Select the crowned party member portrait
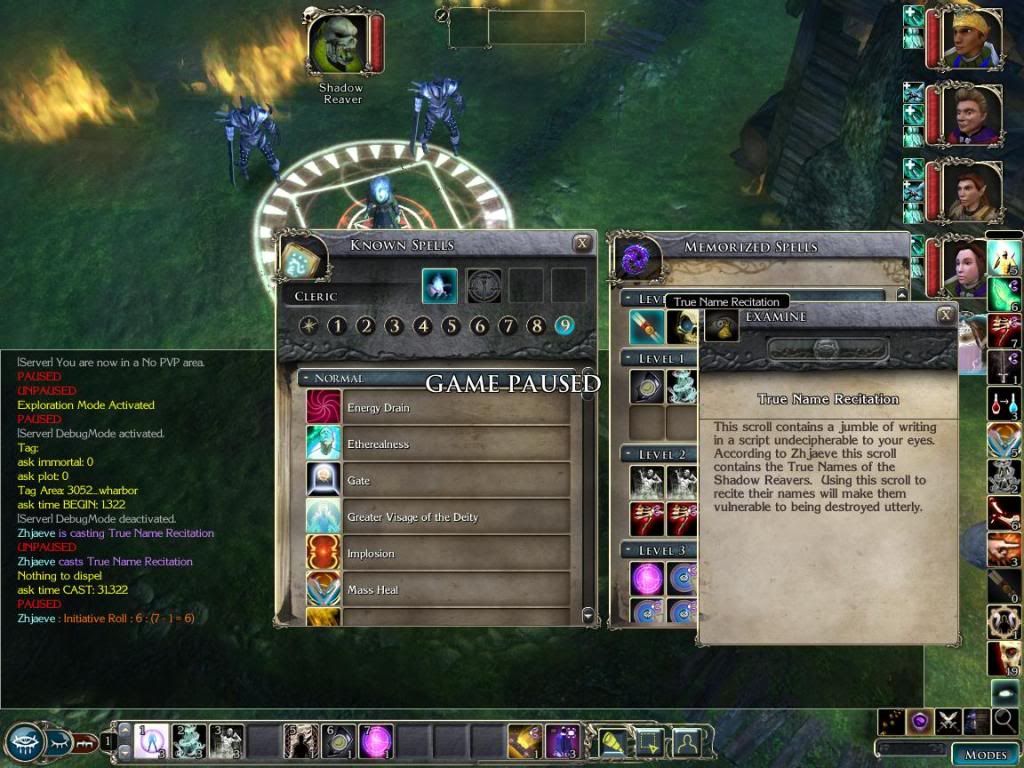The width and height of the screenshot is (1024, 768). (972, 40)
